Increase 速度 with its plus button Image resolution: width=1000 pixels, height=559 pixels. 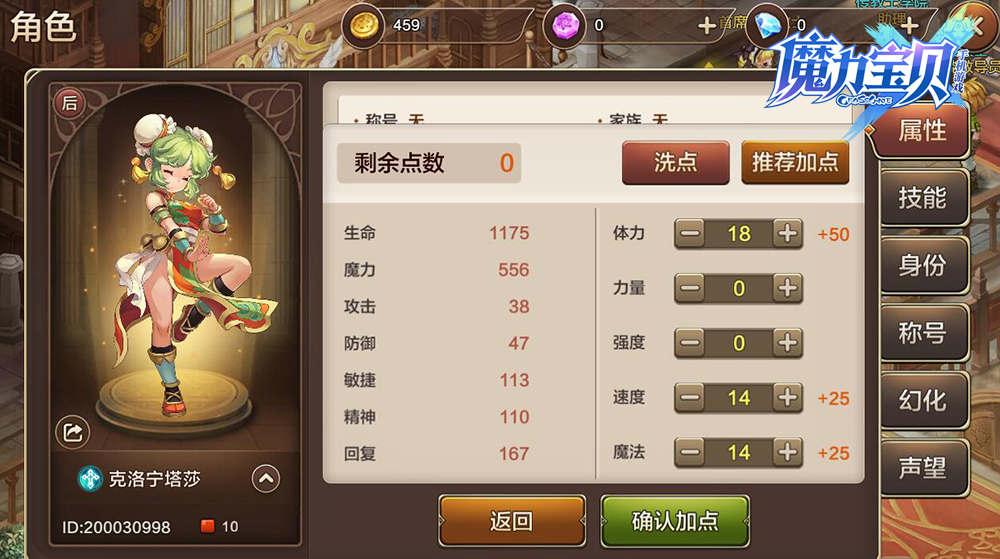click(x=788, y=398)
